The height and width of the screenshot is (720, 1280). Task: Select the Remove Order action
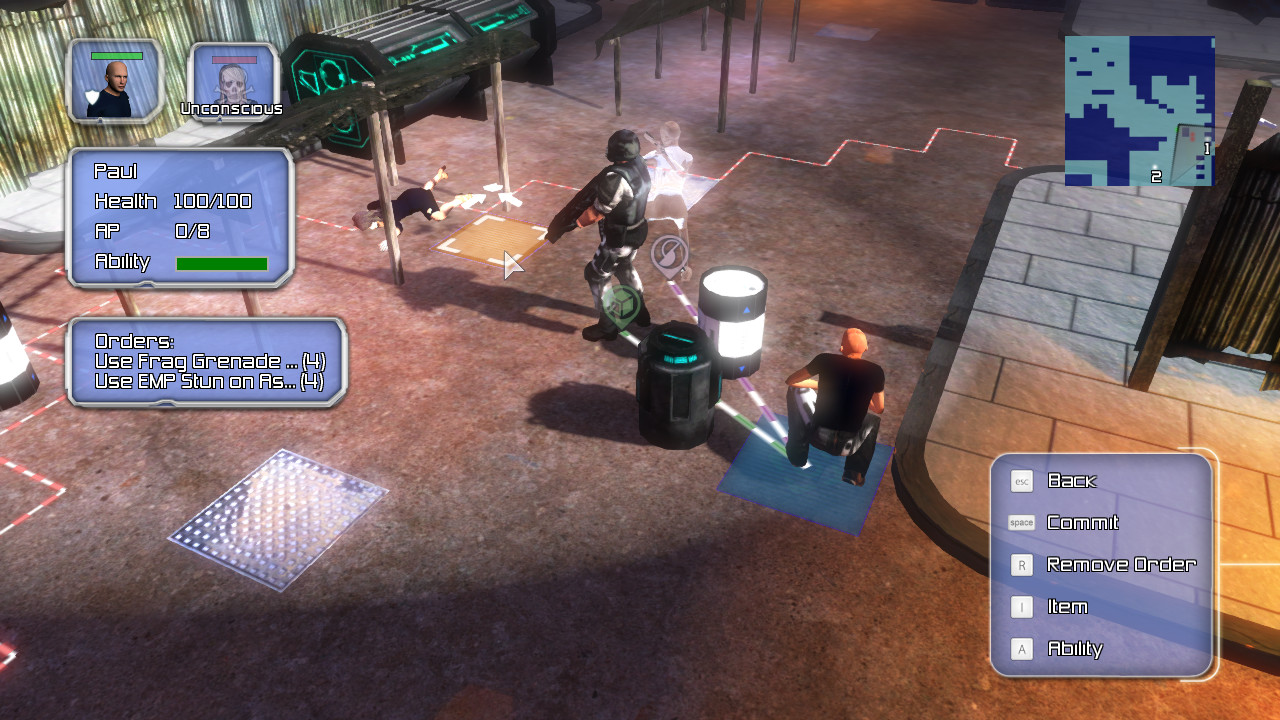[x=1120, y=564]
